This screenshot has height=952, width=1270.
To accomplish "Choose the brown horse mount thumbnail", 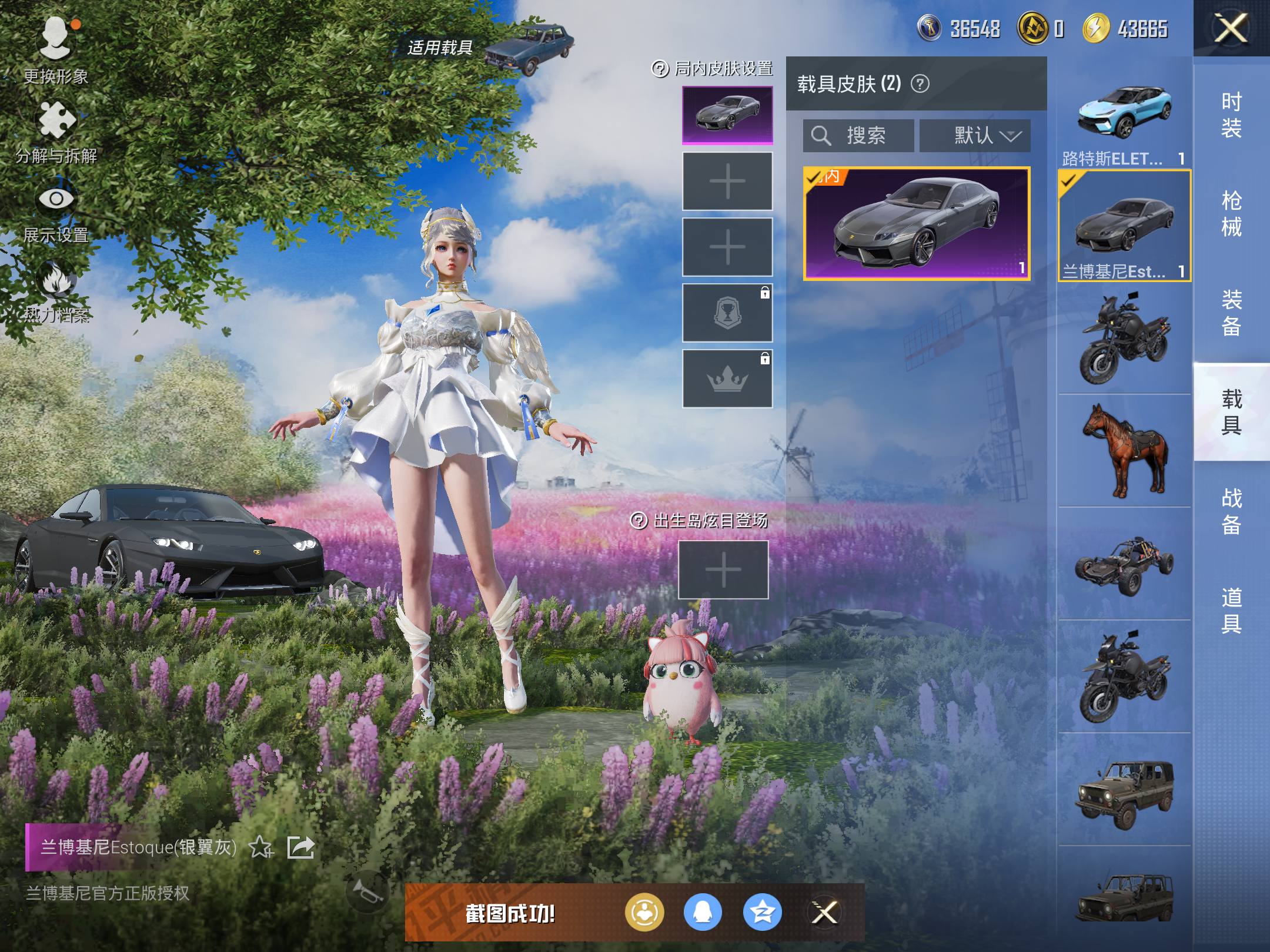I will (x=1124, y=451).
